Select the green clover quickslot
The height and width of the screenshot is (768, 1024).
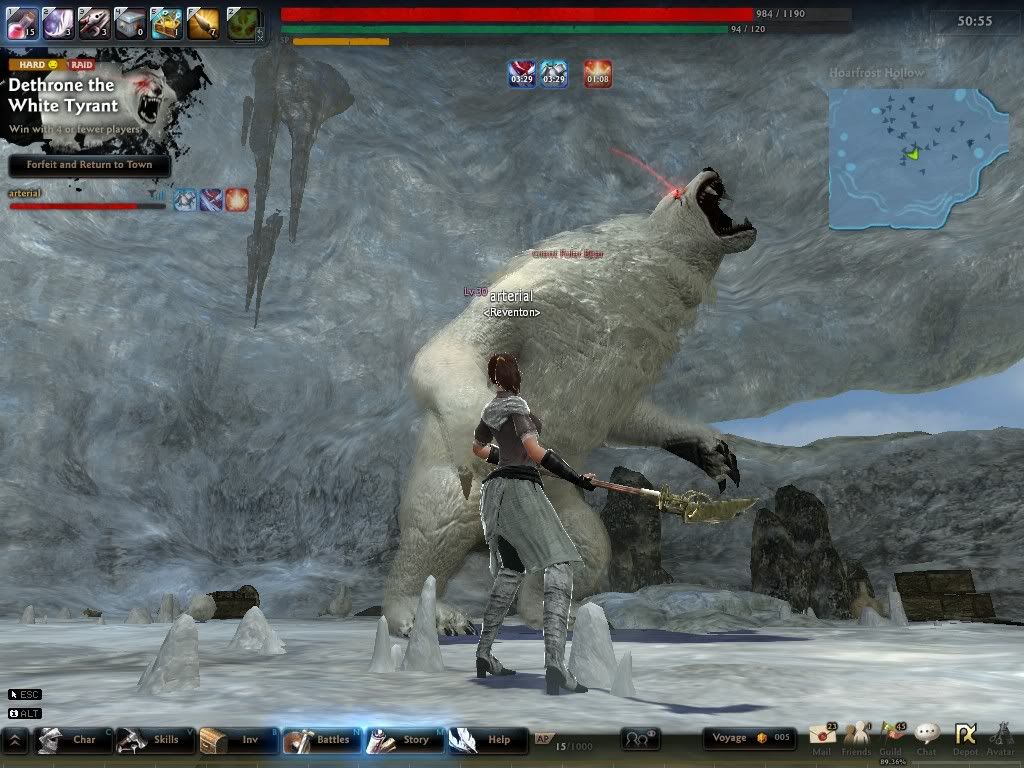pos(241,23)
